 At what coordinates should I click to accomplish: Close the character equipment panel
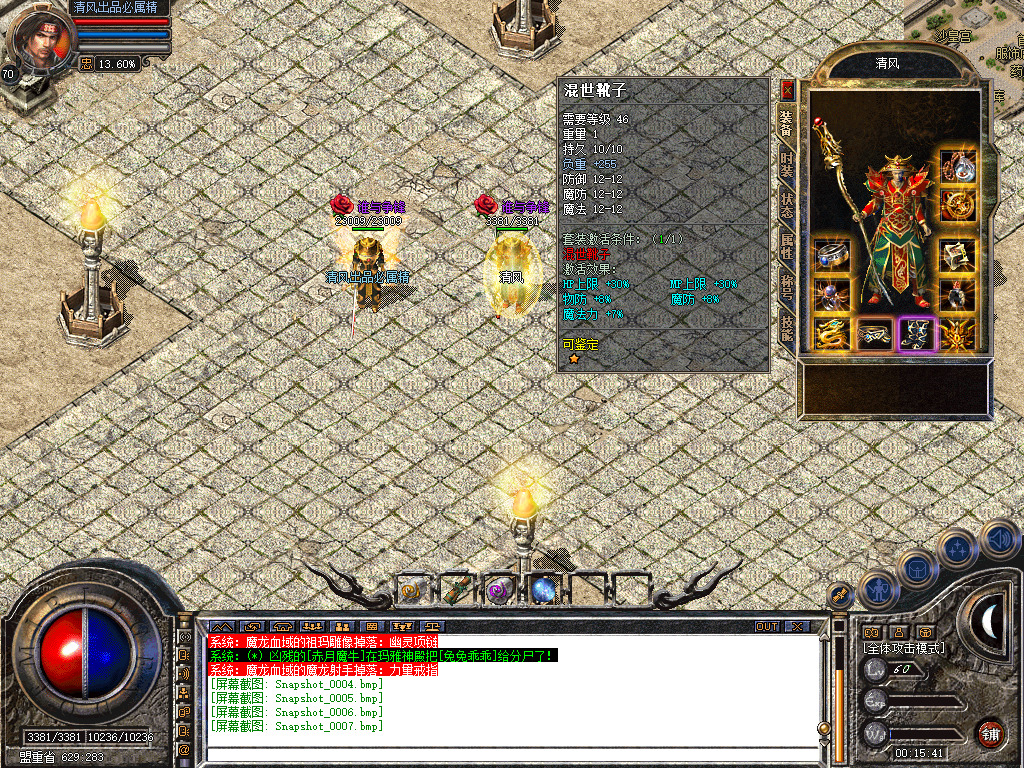787,89
